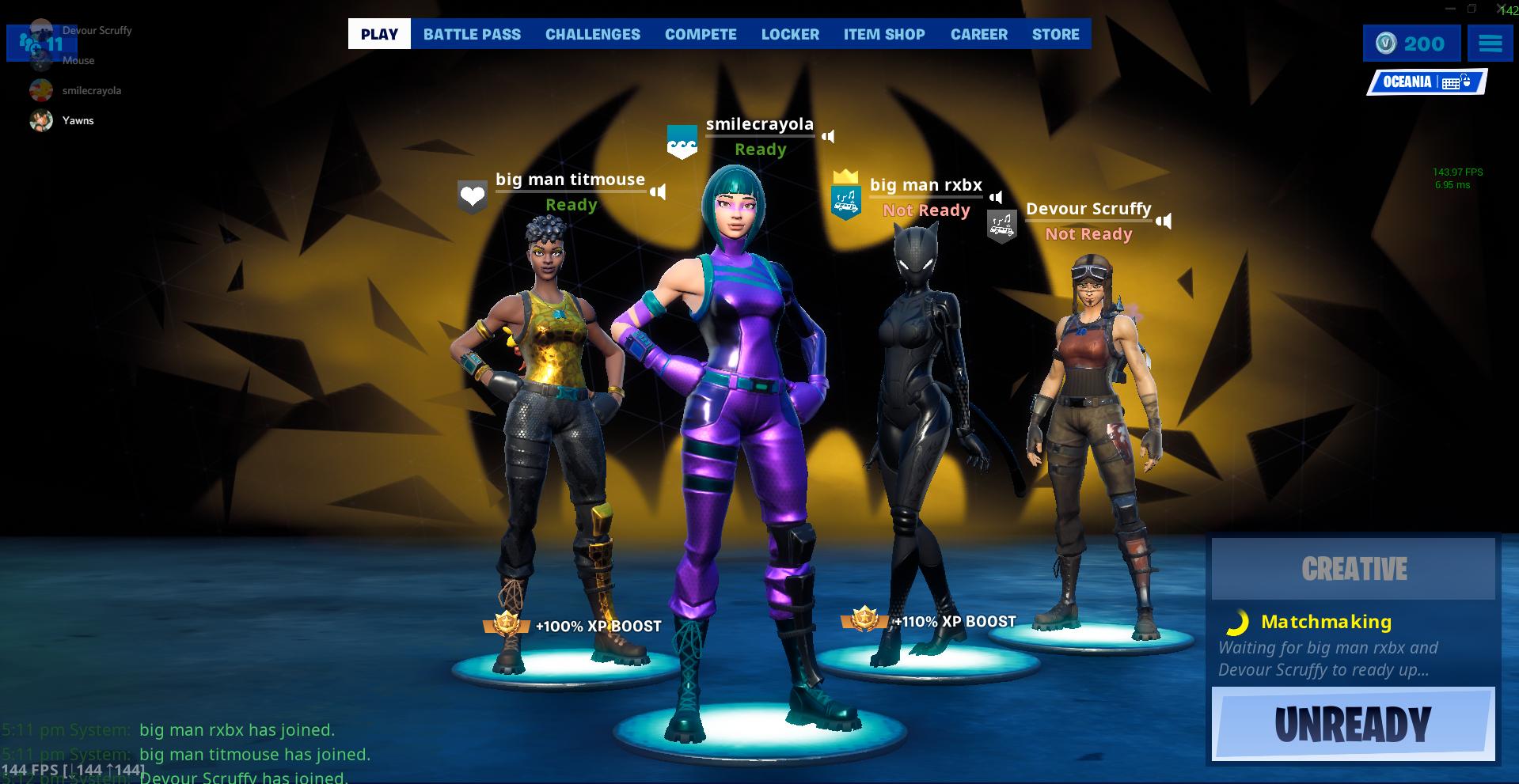
Task: Show the Career tab
Action: tap(978, 34)
